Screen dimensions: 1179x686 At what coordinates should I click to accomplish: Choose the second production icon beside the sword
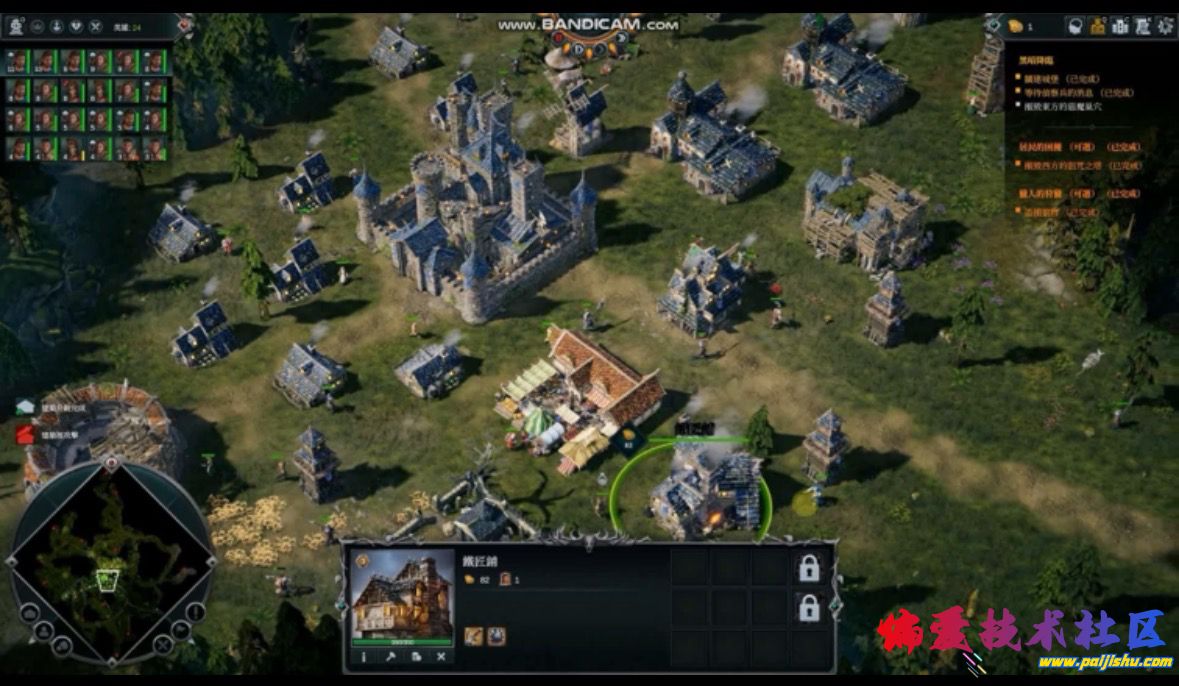[496, 635]
